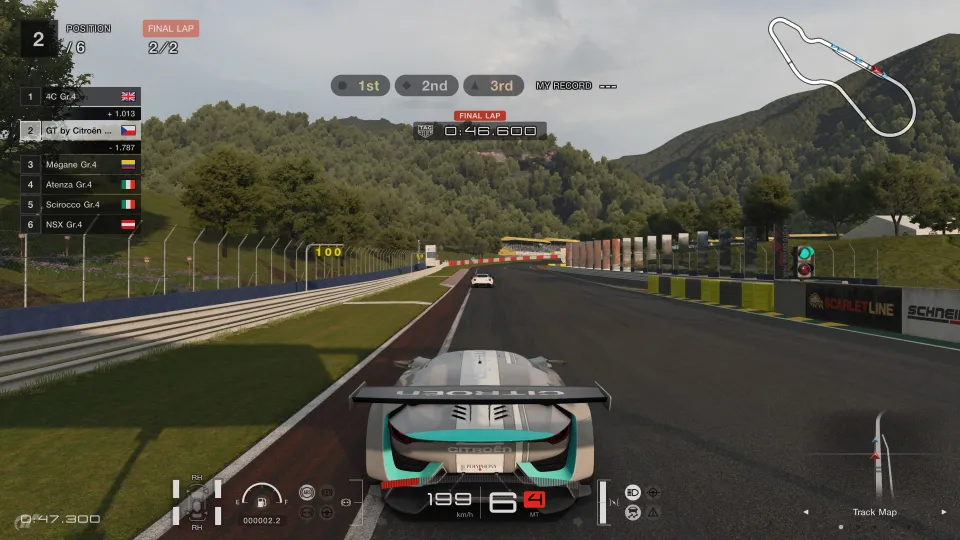Screen dimensions: 960x540
Task: Click the Track Map right arrow
Action: (943, 512)
